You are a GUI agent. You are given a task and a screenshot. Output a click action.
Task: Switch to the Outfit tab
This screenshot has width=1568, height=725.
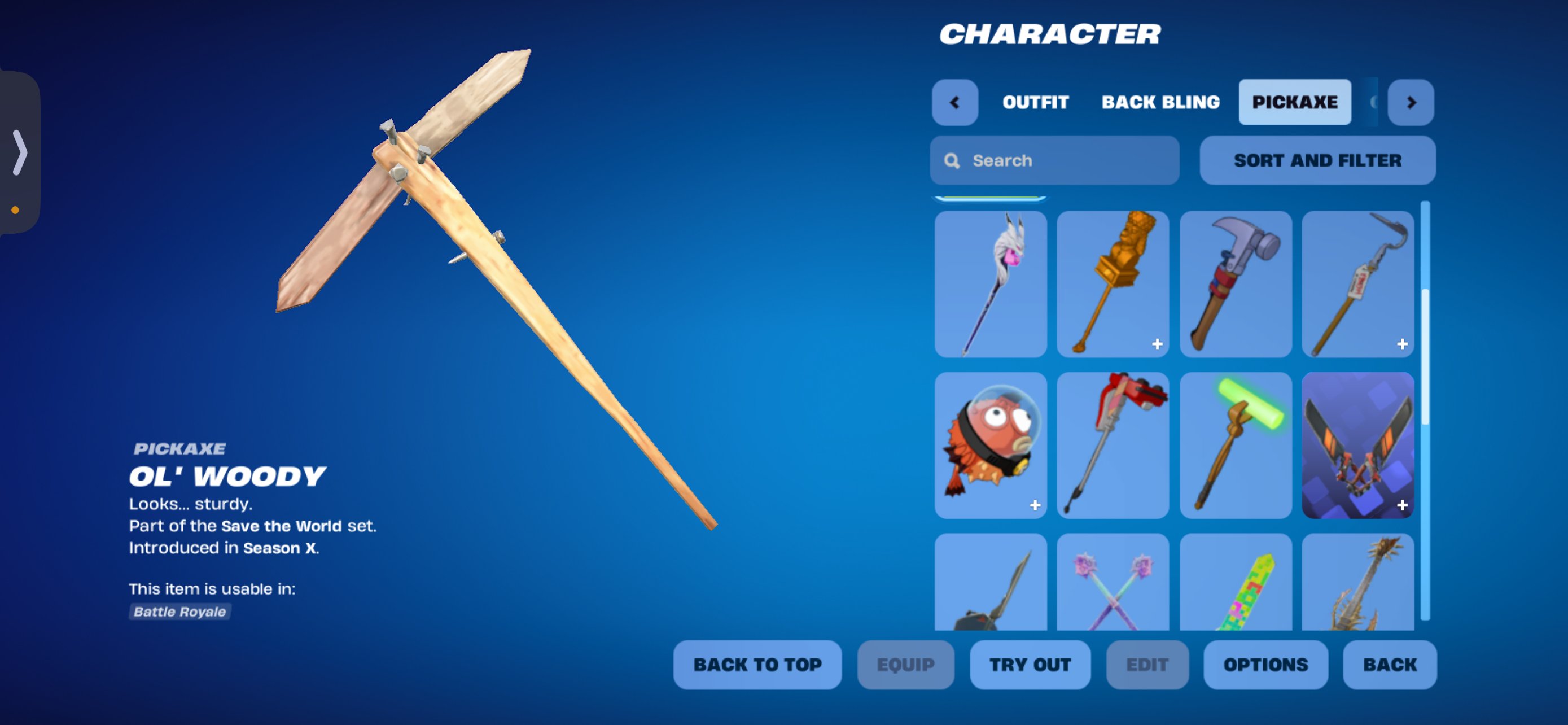[x=1035, y=102]
